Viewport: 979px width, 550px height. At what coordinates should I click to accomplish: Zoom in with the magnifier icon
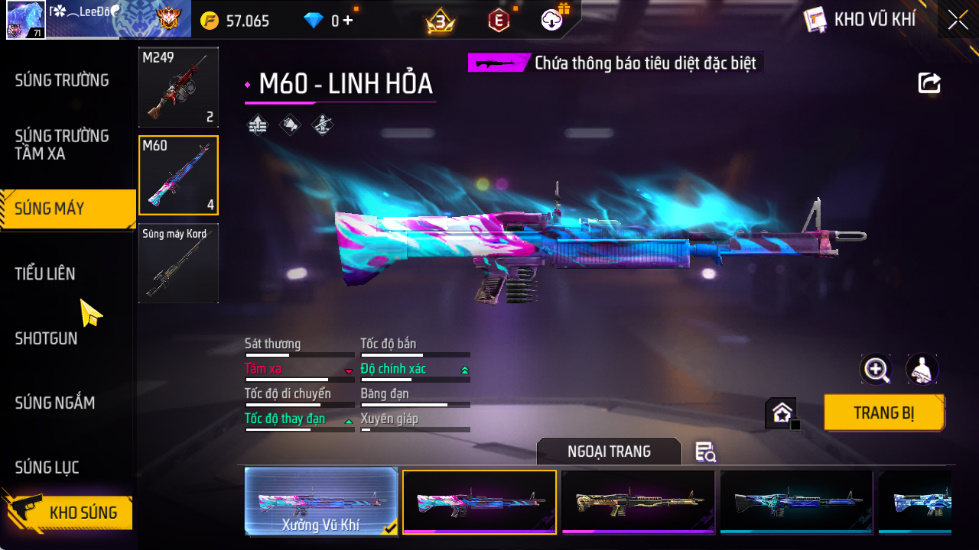click(876, 369)
